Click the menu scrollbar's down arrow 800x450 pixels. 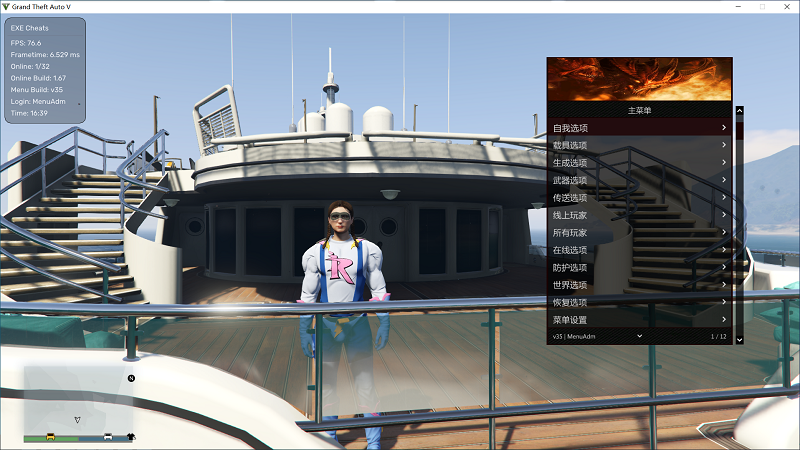[x=740, y=340]
